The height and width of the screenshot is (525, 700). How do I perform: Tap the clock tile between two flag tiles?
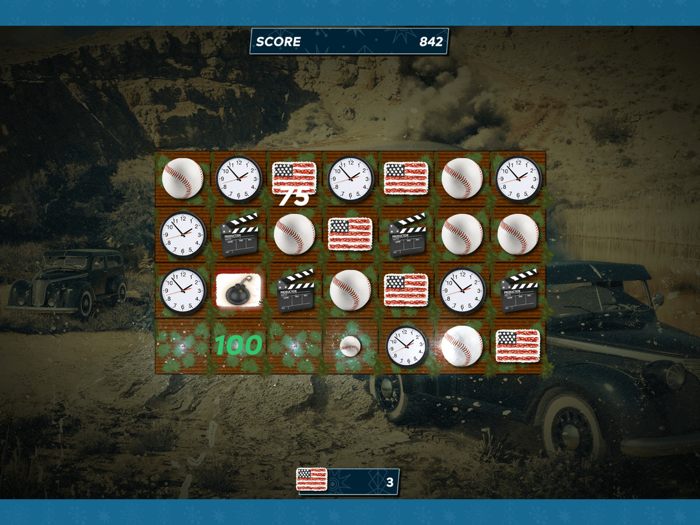point(351,178)
